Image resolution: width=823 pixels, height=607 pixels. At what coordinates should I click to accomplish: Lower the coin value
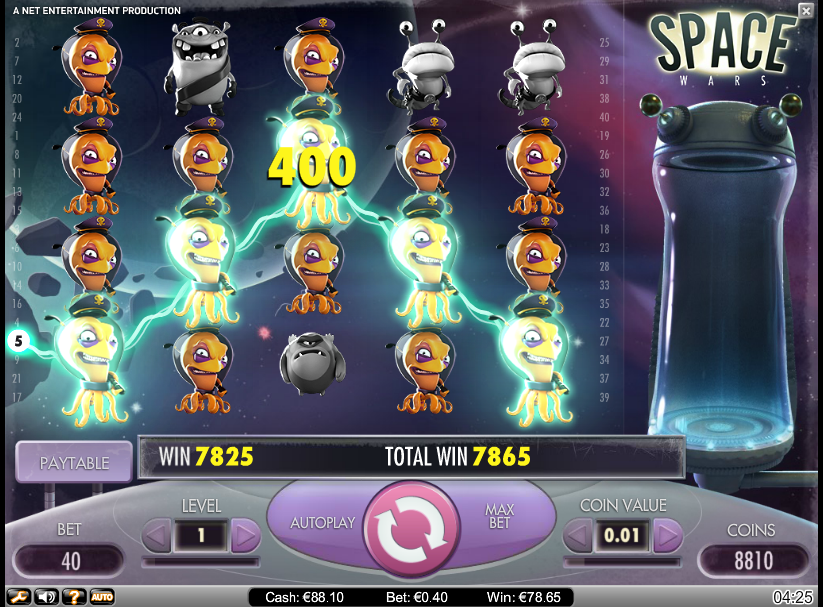pos(578,536)
